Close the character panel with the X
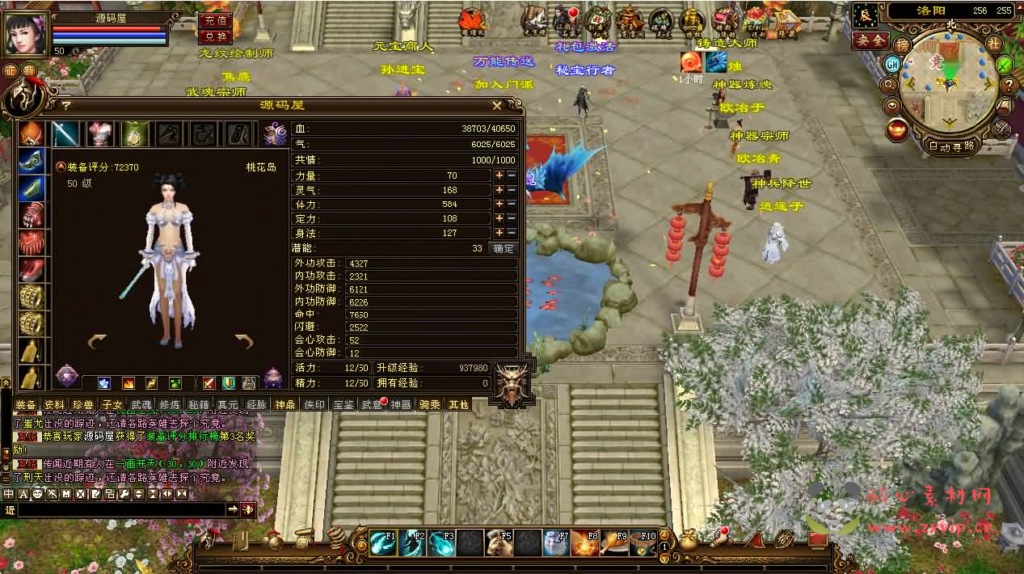Screen dimensions: 1024x574 point(497,104)
